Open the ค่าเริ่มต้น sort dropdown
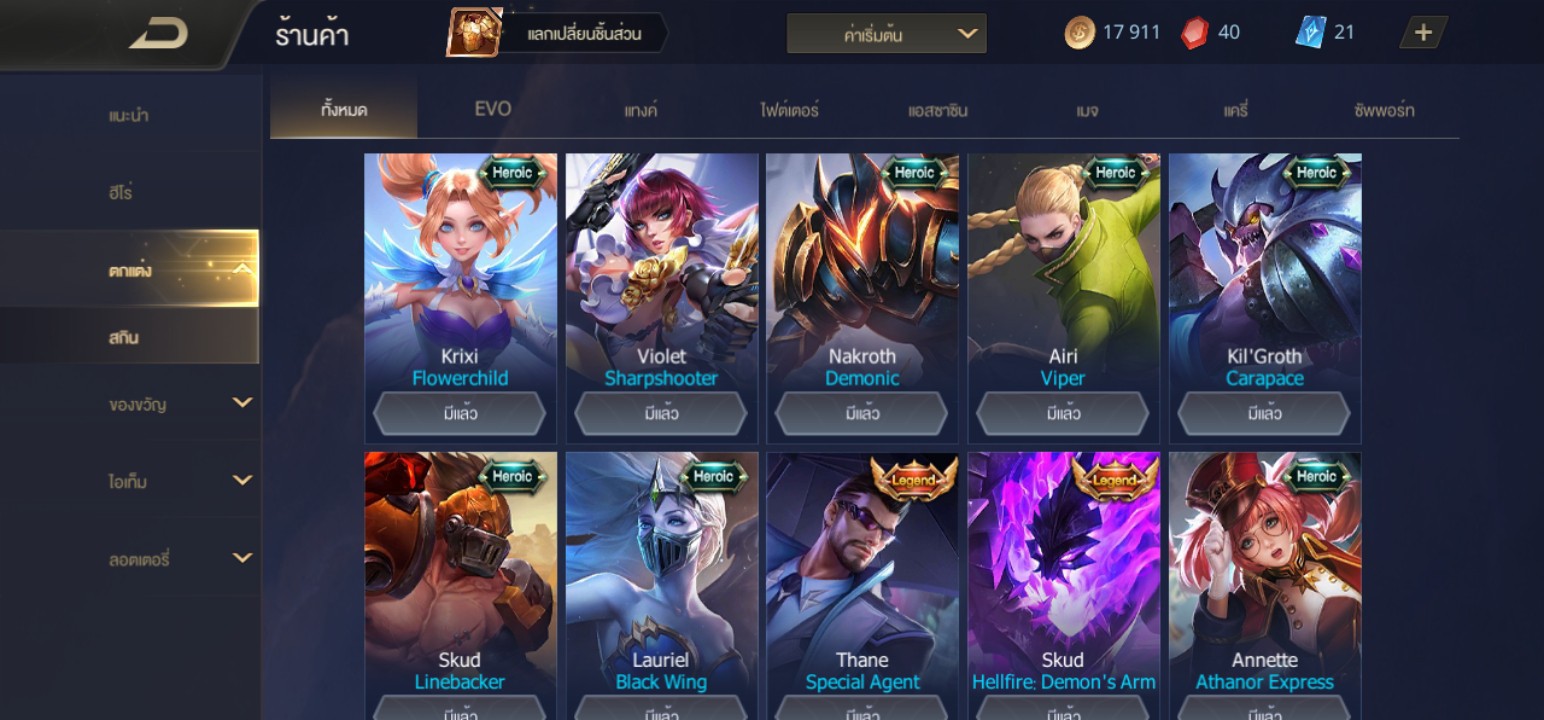This screenshot has width=1544, height=720. 886,34
